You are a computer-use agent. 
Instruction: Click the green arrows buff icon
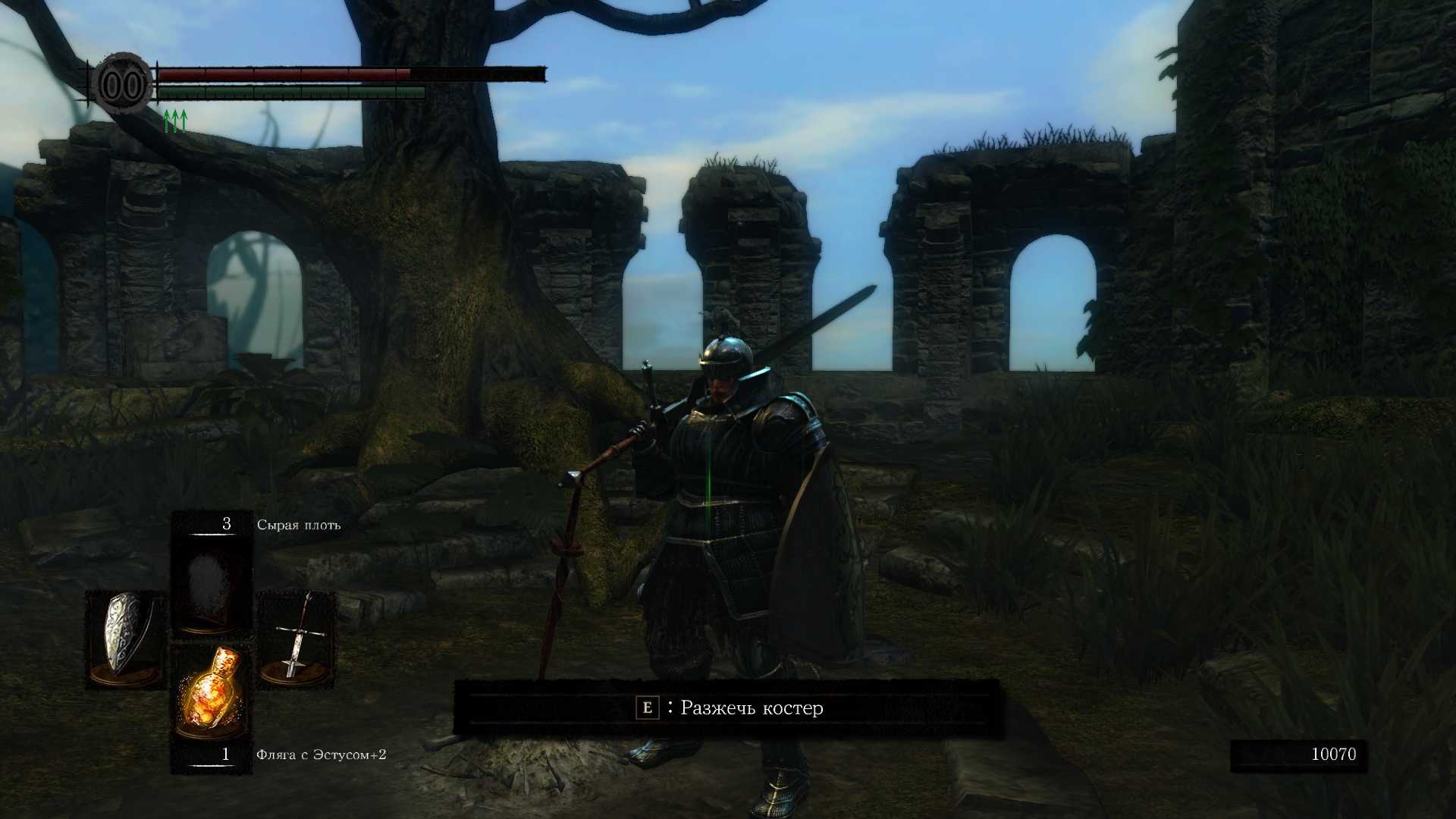point(175,121)
